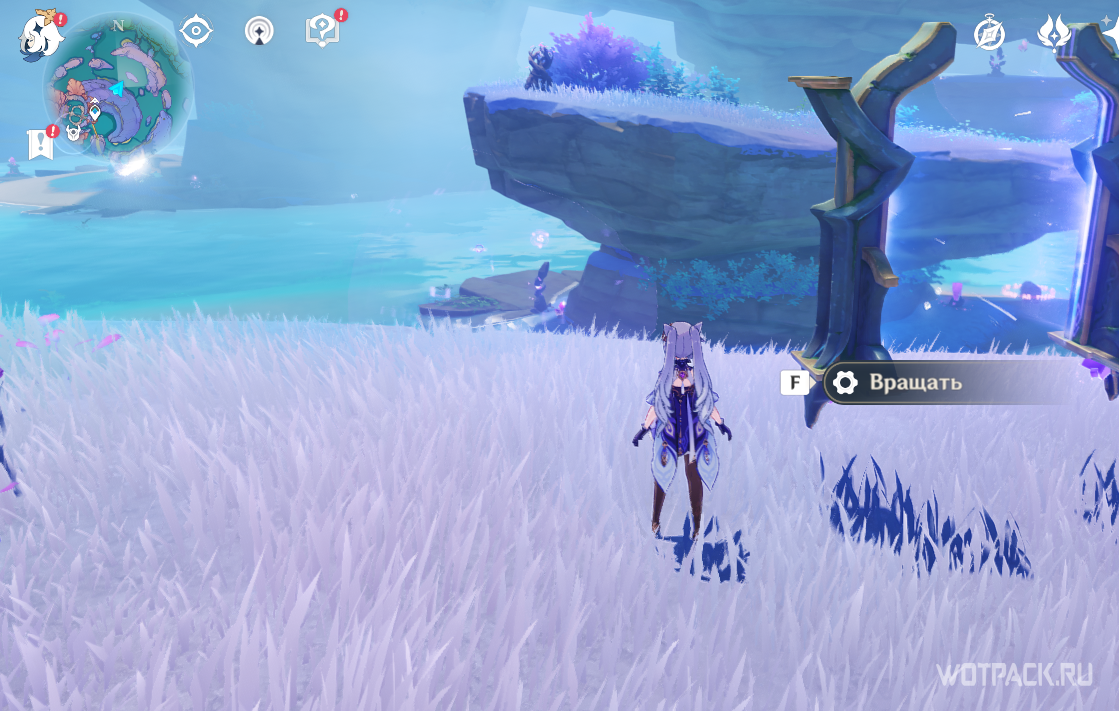The width and height of the screenshot is (1119, 711).
Task: Open the quest banner icon
Action: pyautogui.click(x=40, y=144)
